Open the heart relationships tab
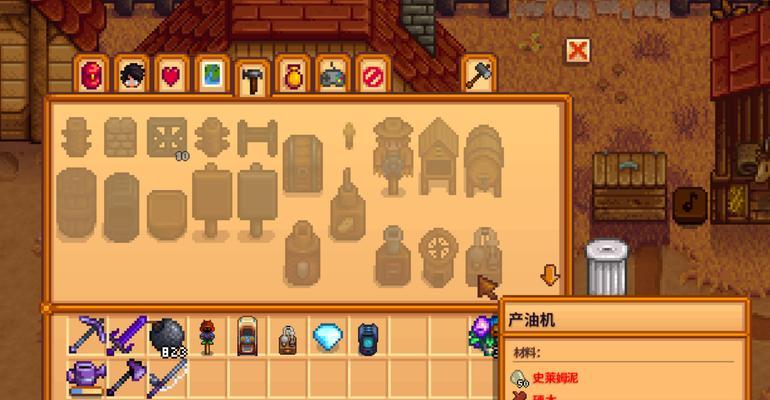 pos(172,74)
